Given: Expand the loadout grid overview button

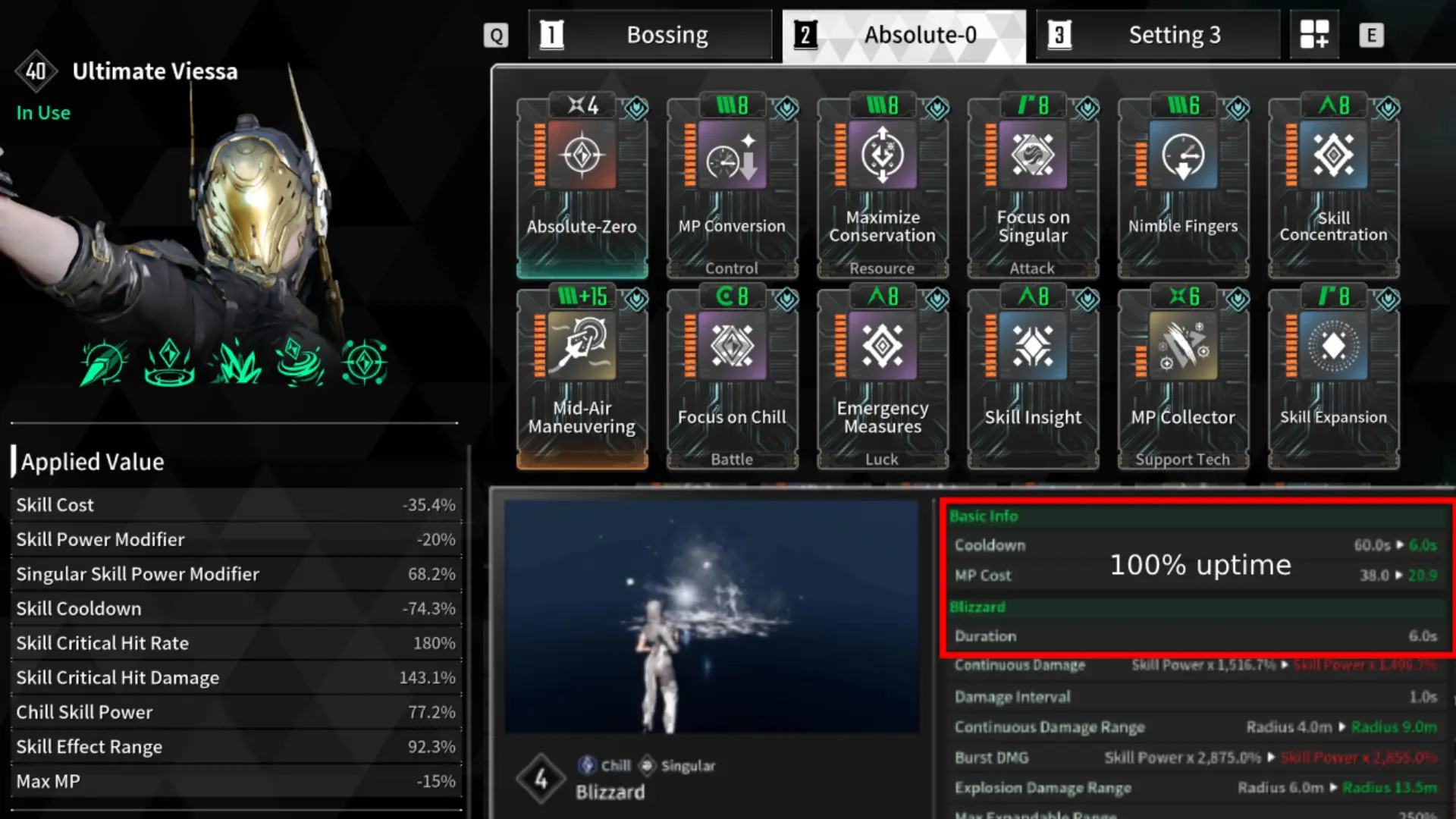Looking at the screenshot, I should tap(1314, 34).
